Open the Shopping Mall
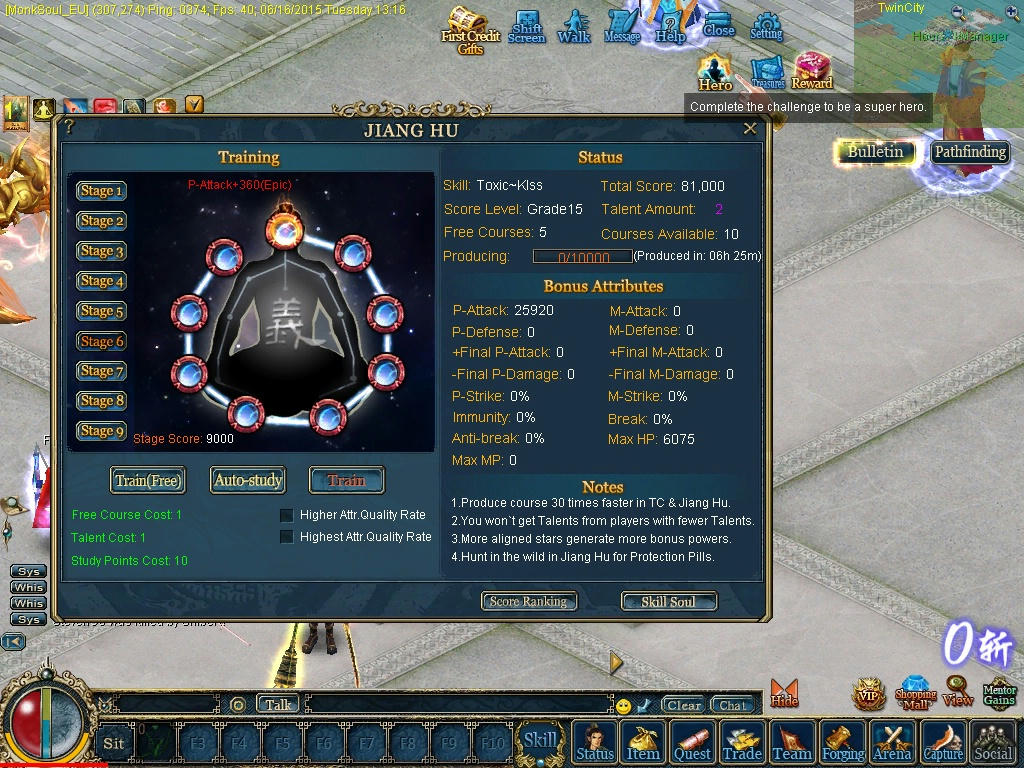Image resolution: width=1024 pixels, height=768 pixels. click(915, 692)
